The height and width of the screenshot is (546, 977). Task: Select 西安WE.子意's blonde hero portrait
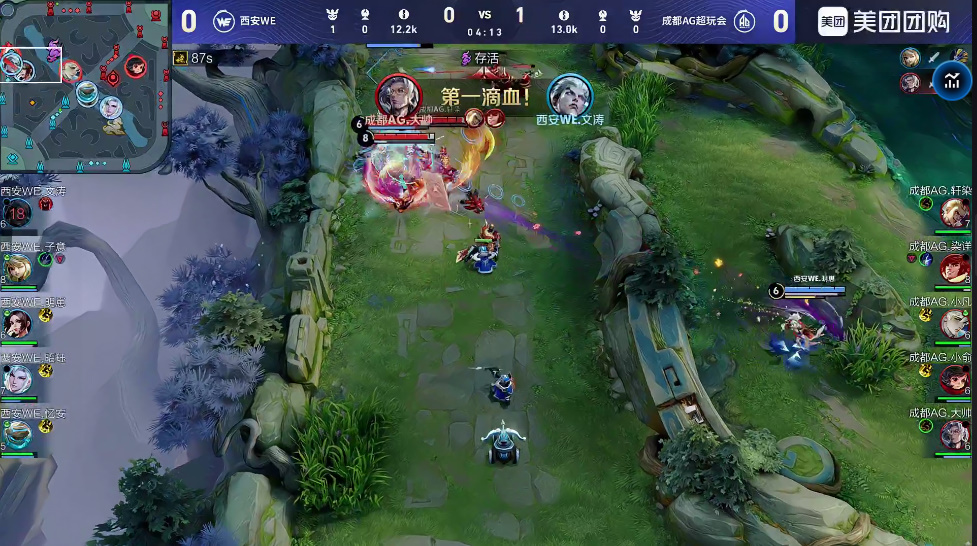[17, 268]
